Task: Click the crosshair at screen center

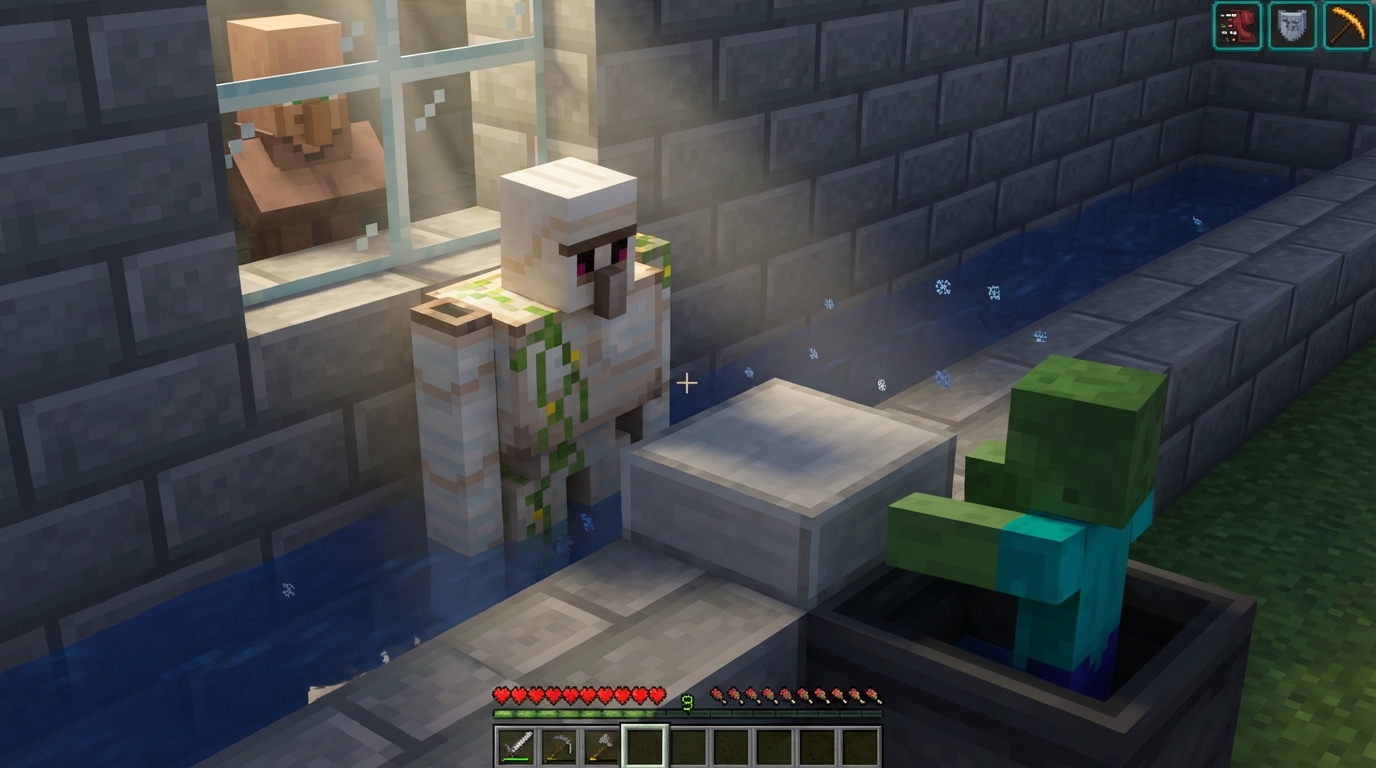Action: [688, 383]
